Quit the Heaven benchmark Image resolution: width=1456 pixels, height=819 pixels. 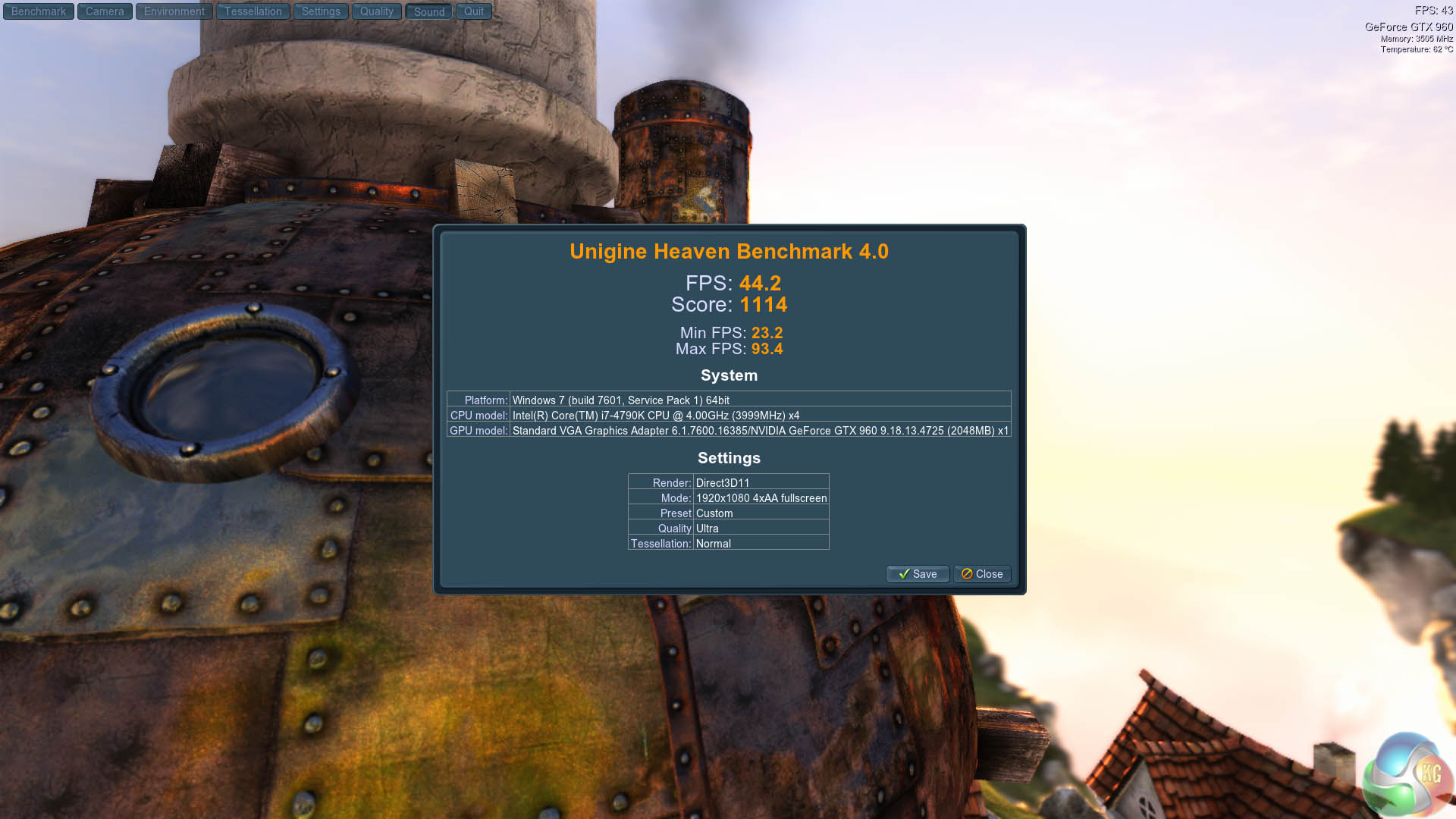(474, 11)
